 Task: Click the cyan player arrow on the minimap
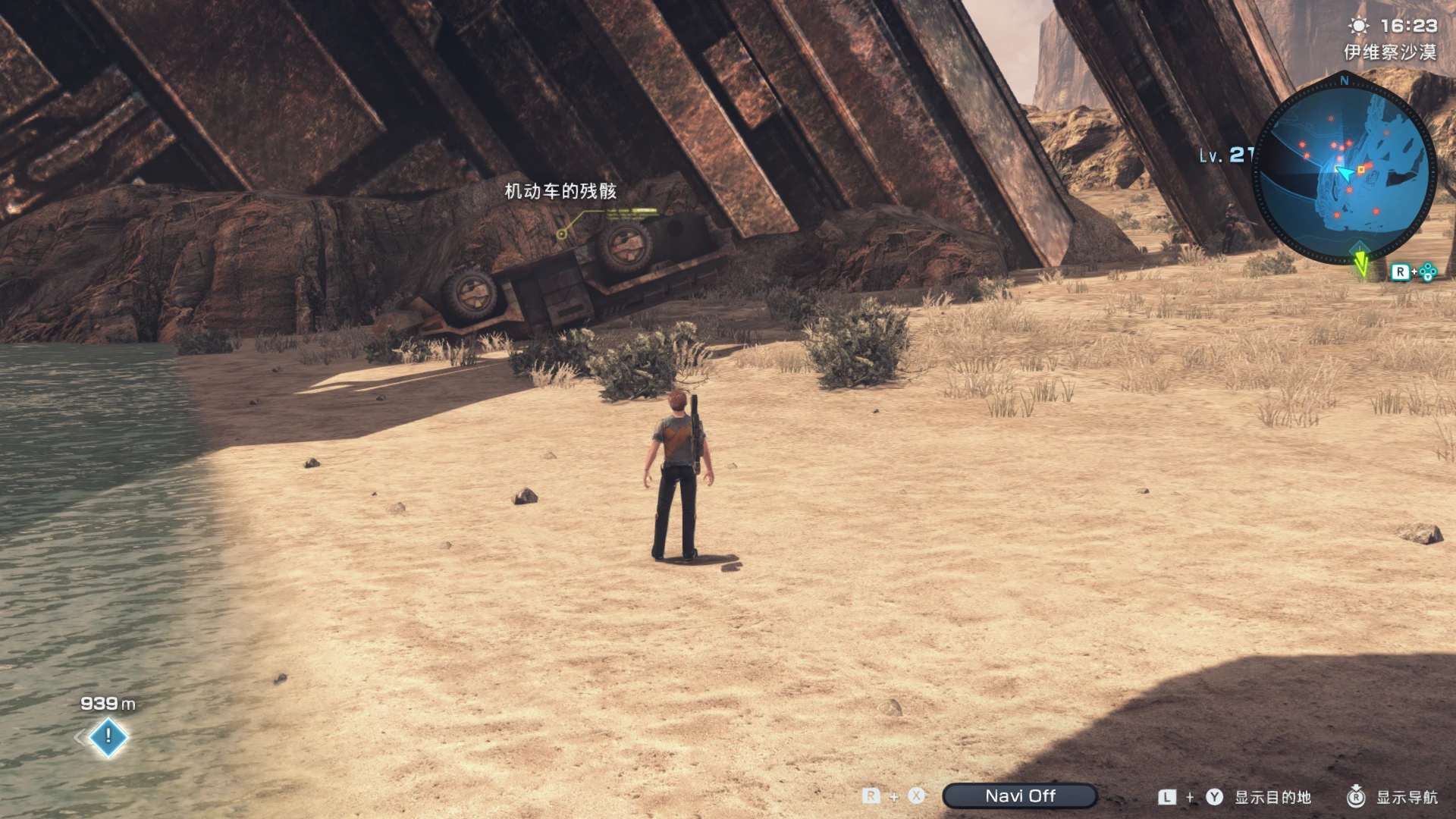(x=1345, y=173)
